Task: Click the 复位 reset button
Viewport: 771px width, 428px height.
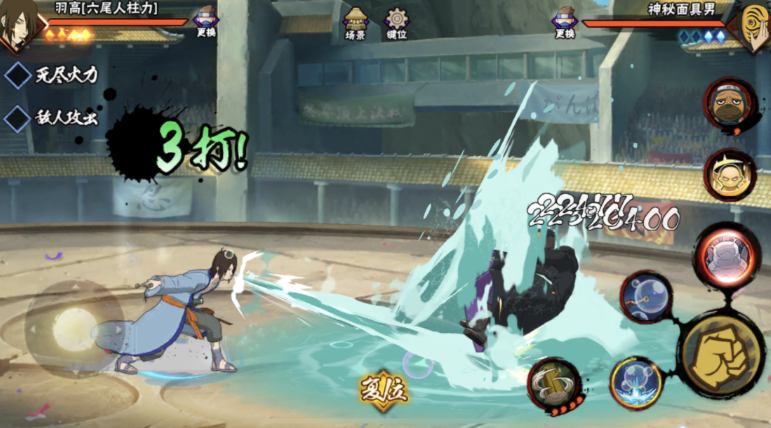Action: tap(384, 389)
